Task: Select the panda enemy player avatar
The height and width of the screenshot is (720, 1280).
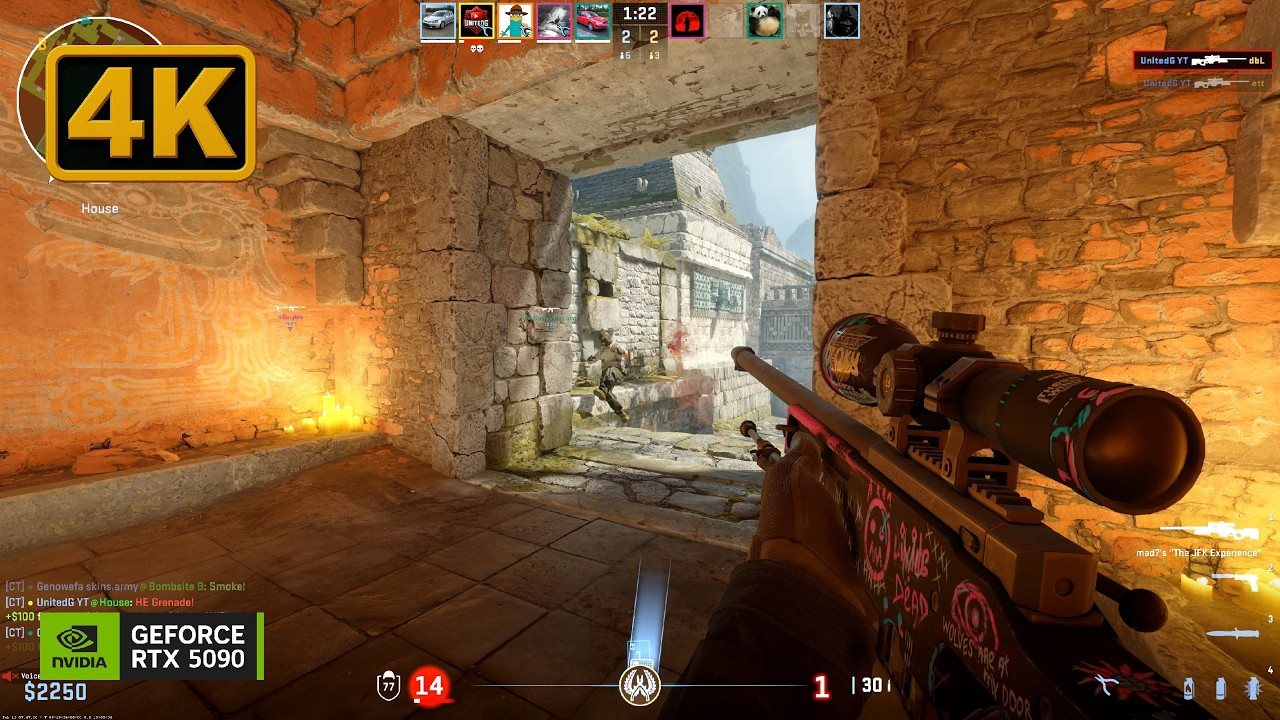Action: point(764,21)
